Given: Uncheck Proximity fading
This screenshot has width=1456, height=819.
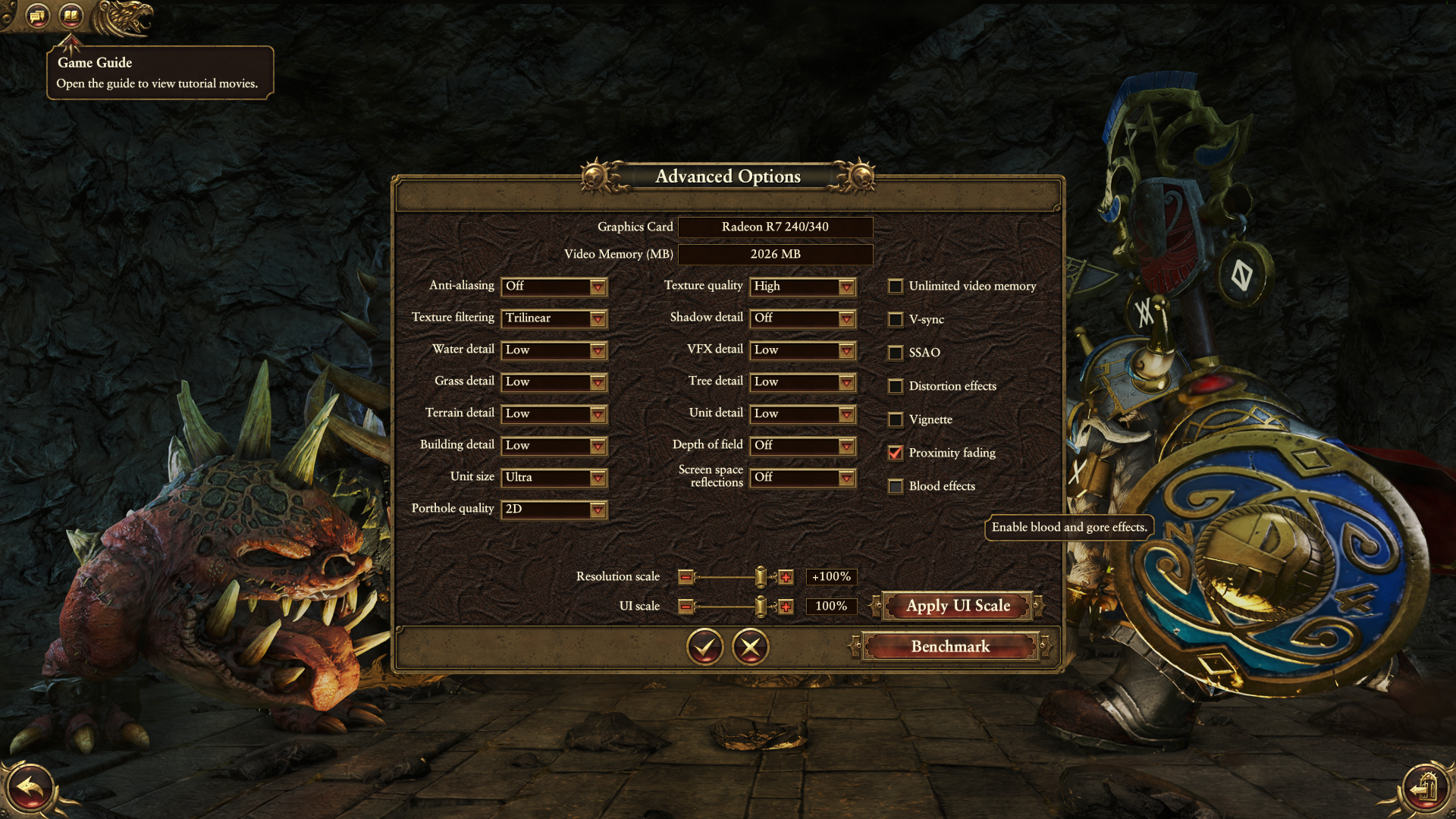Looking at the screenshot, I should click(x=896, y=453).
